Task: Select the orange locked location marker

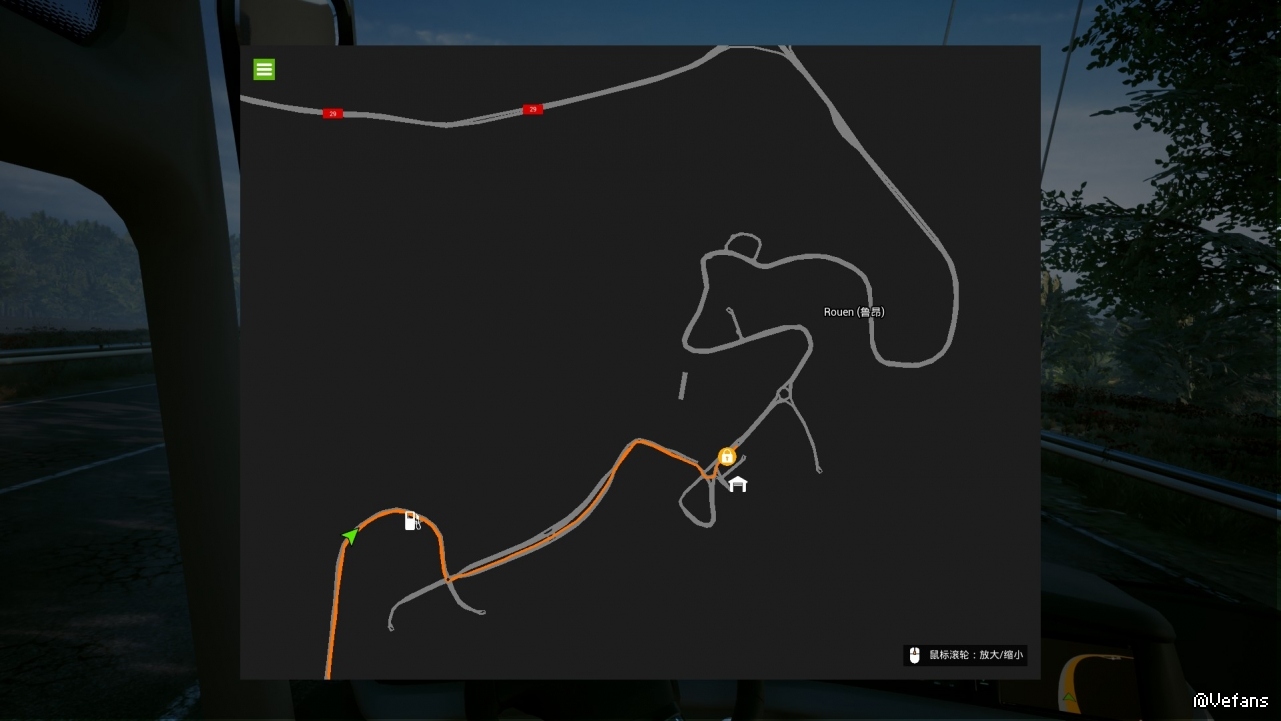Action: click(727, 456)
